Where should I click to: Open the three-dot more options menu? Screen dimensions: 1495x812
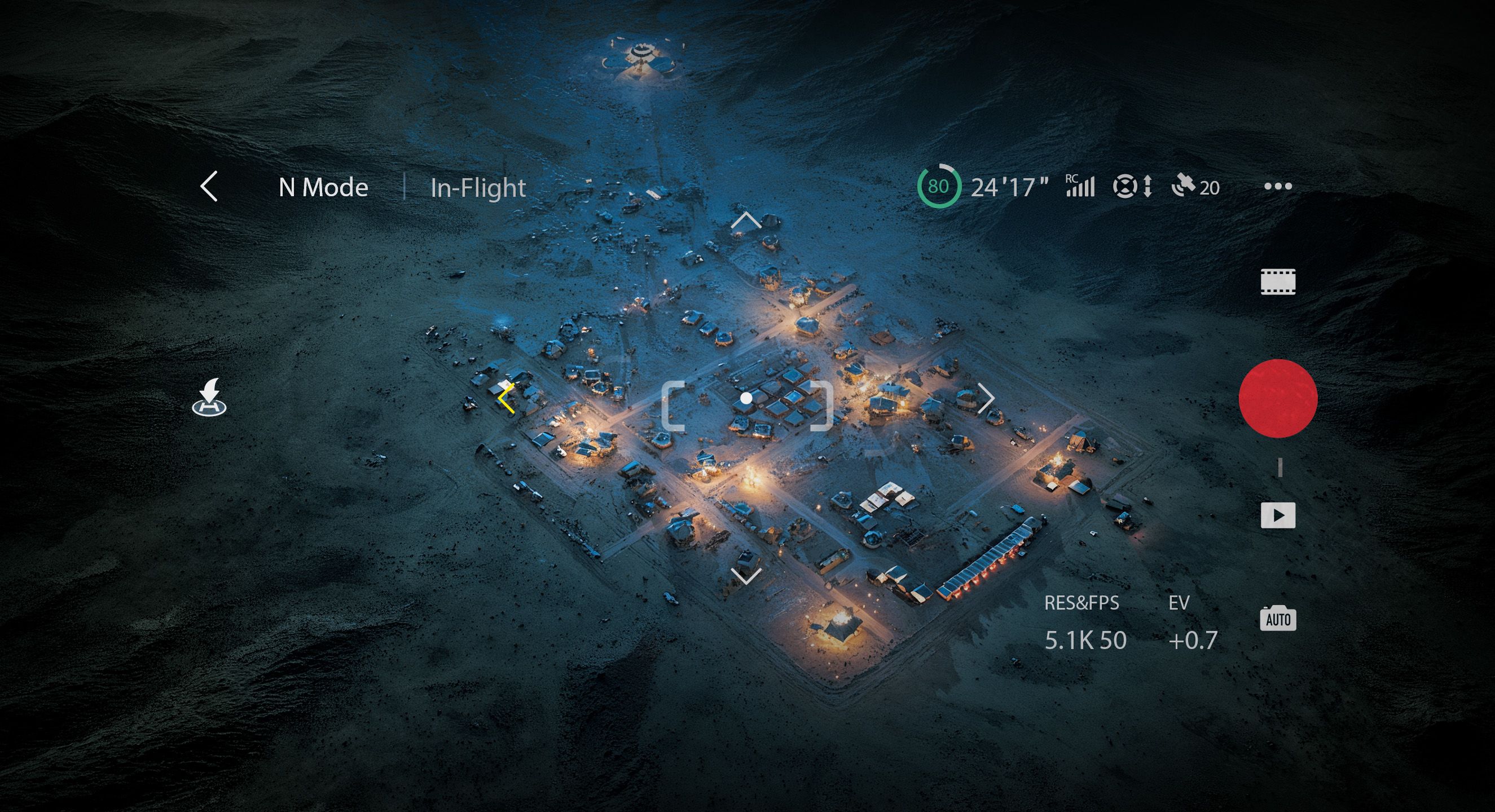pos(1277,186)
